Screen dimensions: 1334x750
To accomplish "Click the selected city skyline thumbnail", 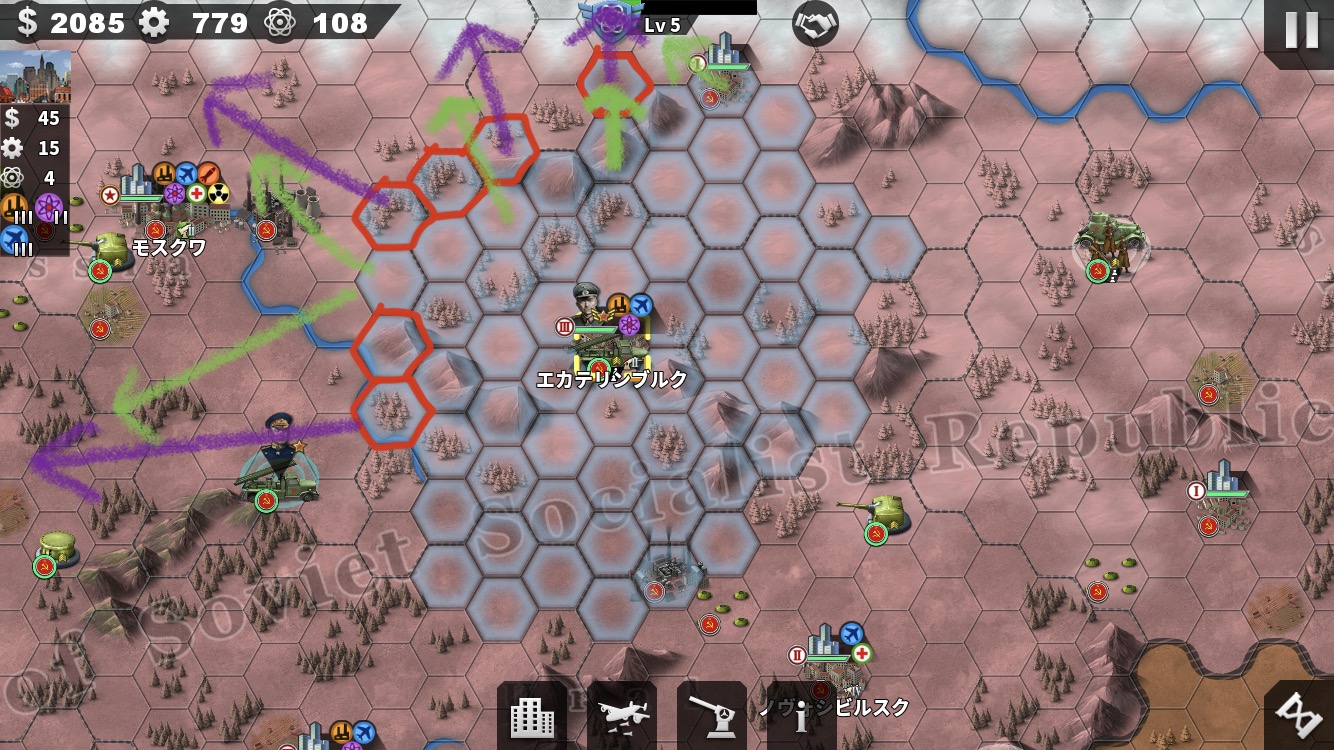I will 36,77.
